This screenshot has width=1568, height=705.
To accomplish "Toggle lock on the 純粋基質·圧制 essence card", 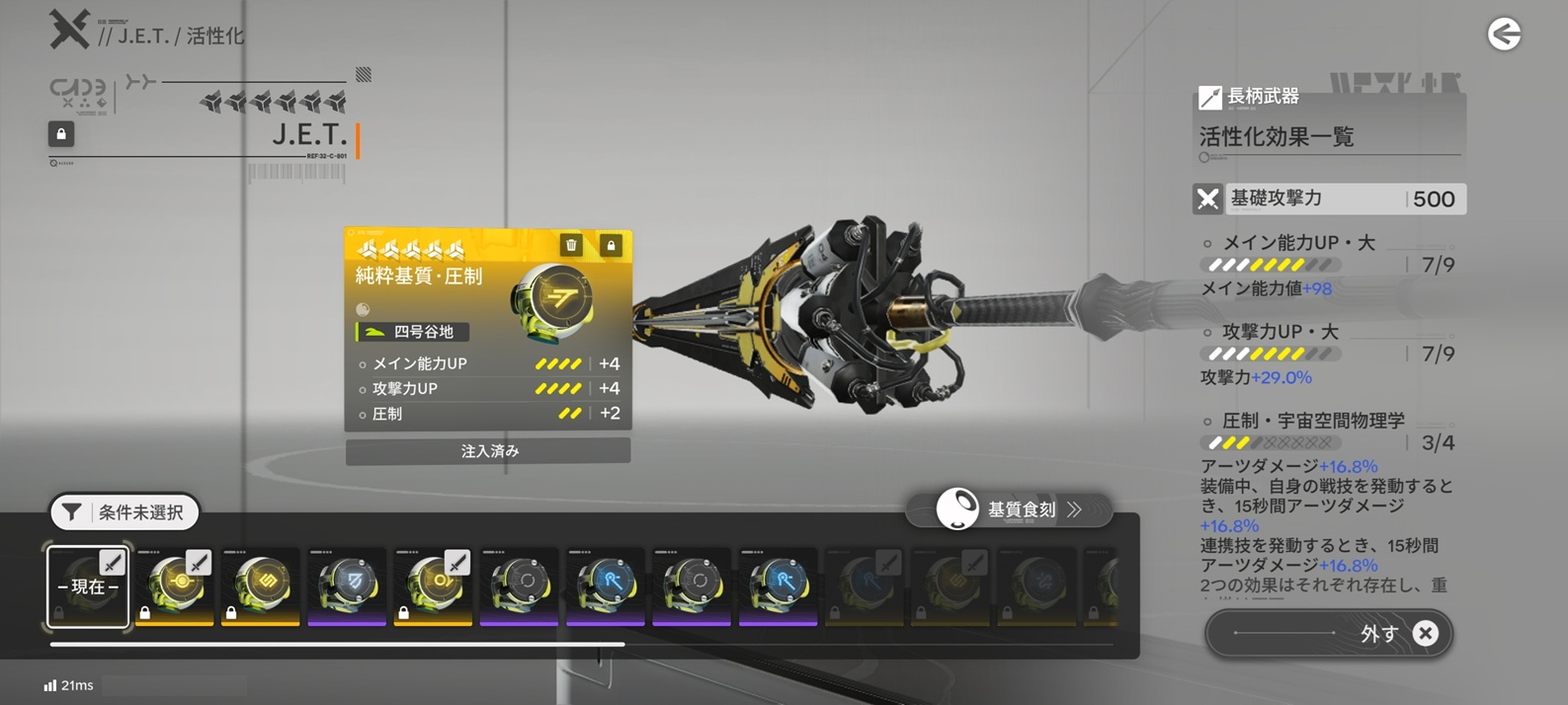I will 611,245.
